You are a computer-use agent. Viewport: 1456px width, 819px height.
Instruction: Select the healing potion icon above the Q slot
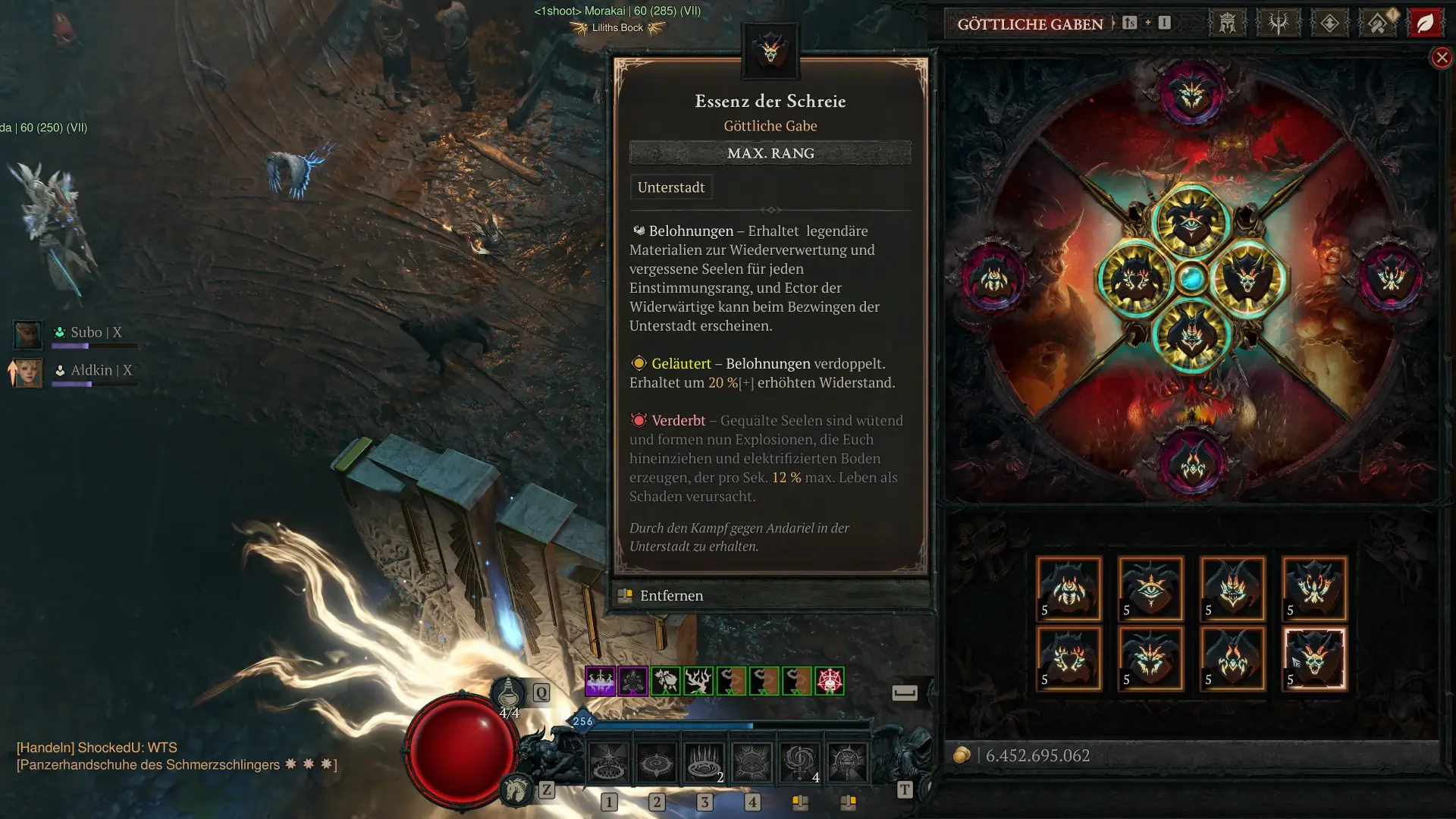[510, 691]
